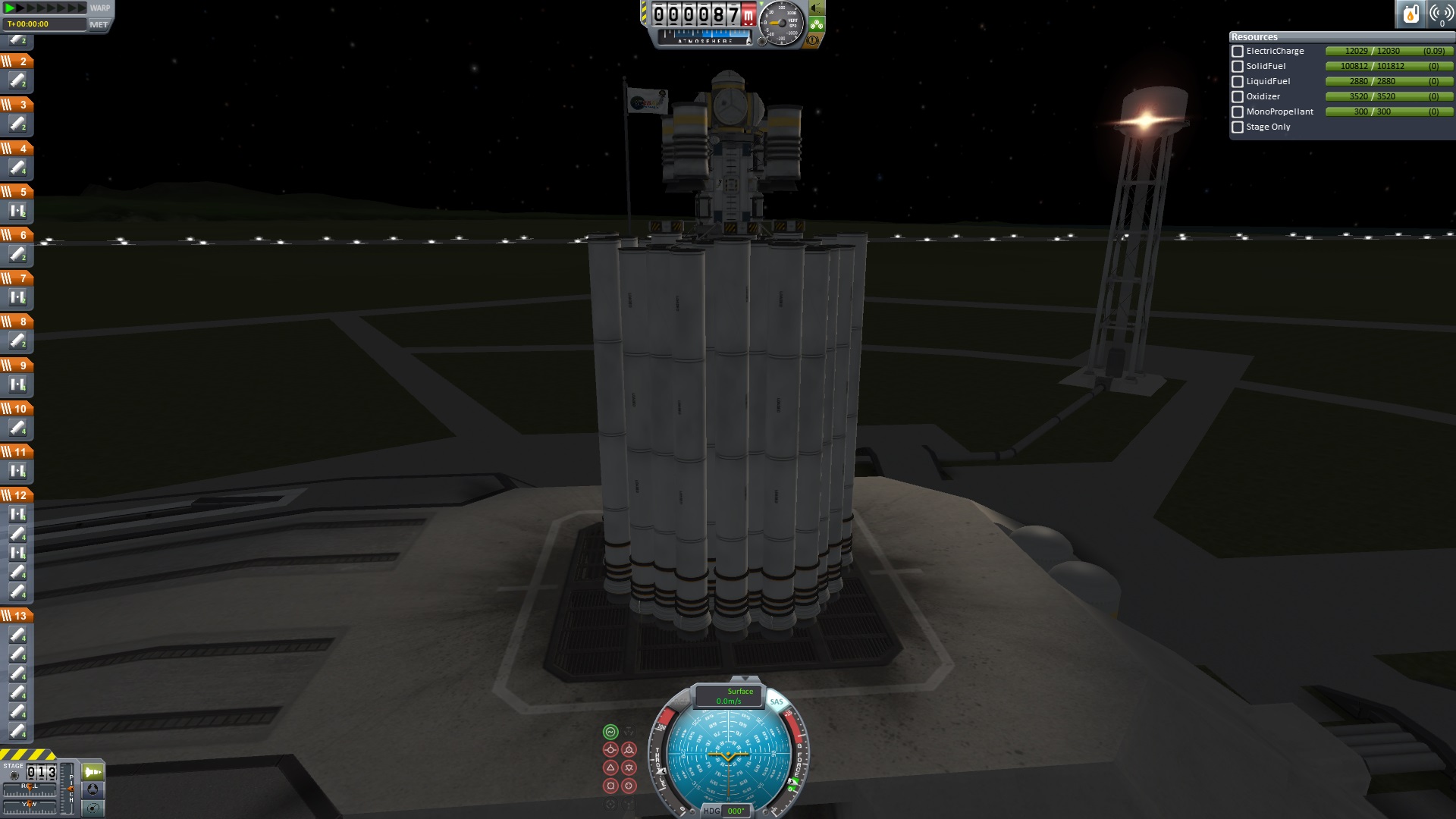Image resolution: width=1456 pixels, height=819 pixels.
Task: Toggle the landing gear button
Action: [x=817, y=24]
